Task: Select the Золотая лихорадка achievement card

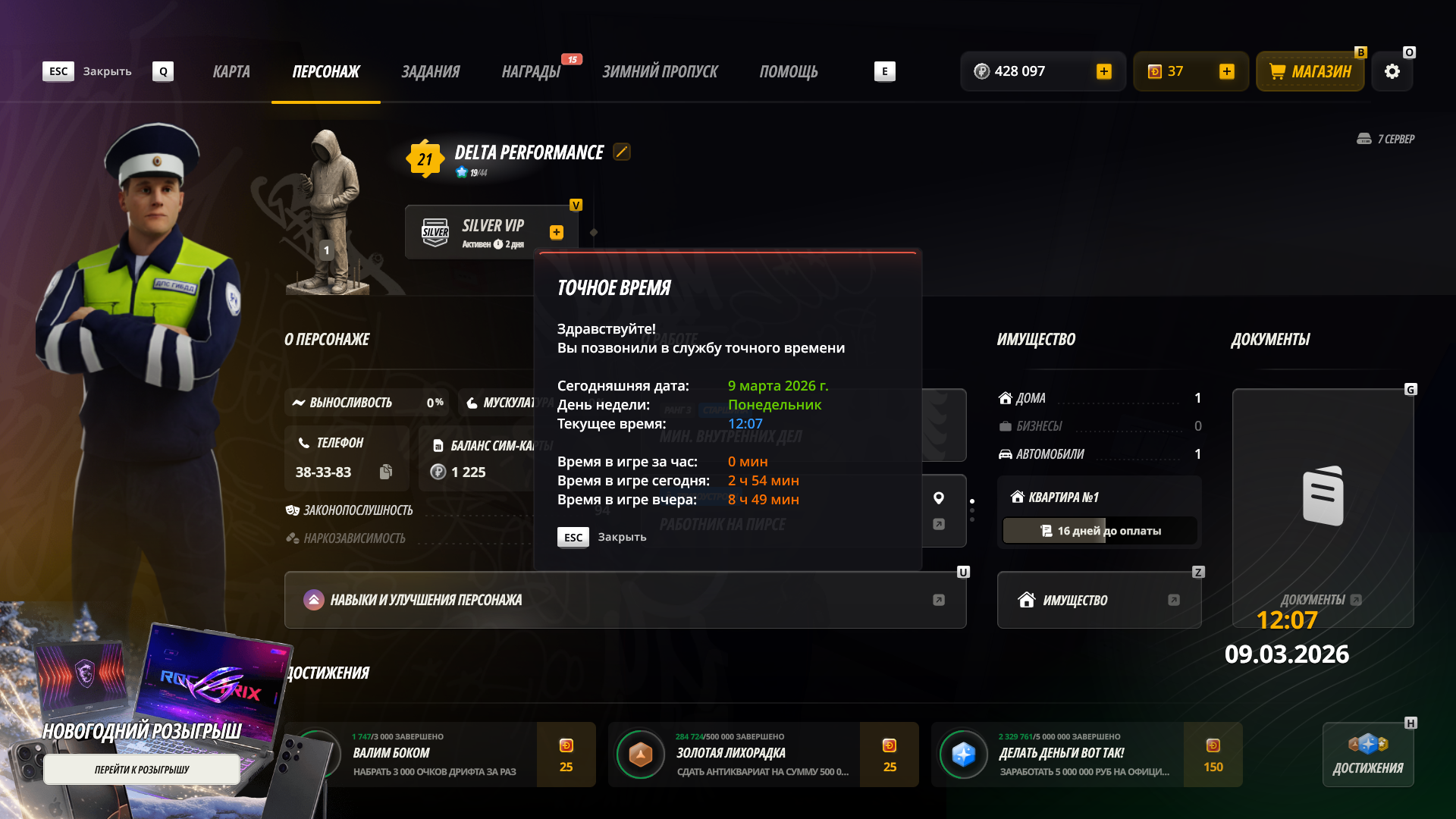Action: tap(763, 755)
